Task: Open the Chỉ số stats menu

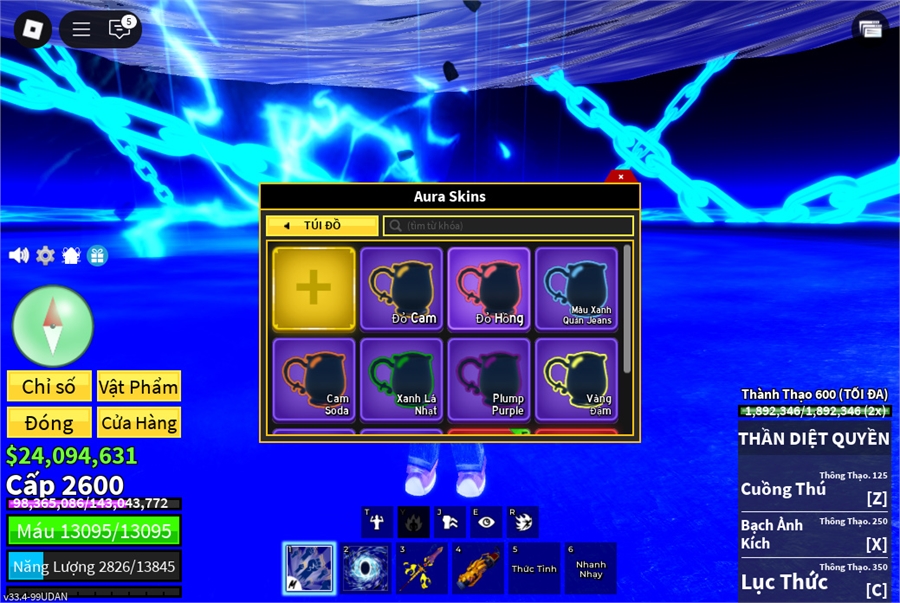Action: coord(49,387)
